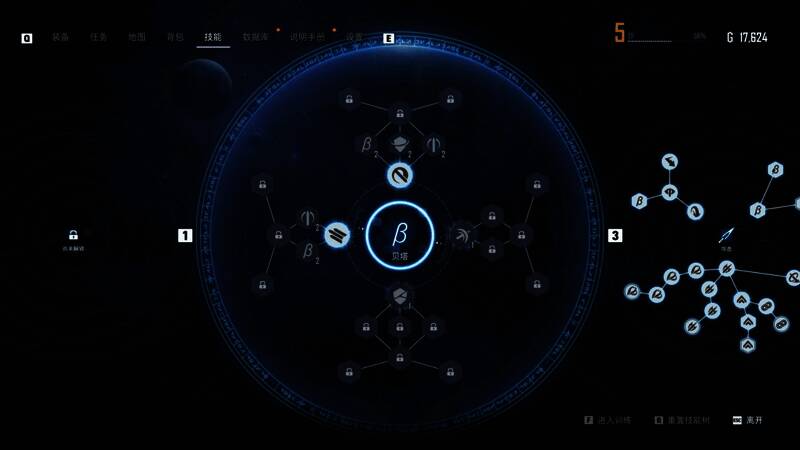Select the 技能 skills tab

coord(213,37)
